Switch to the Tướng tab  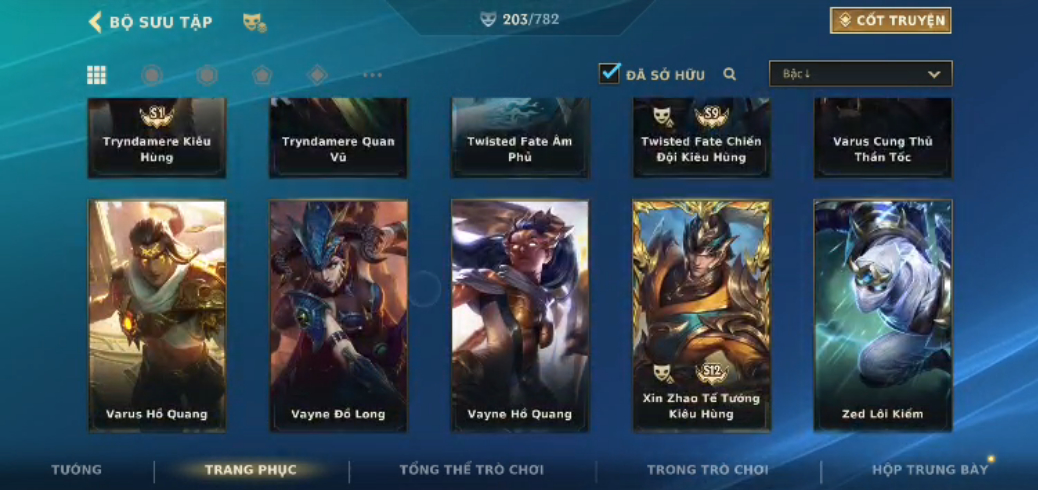[x=77, y=470]
